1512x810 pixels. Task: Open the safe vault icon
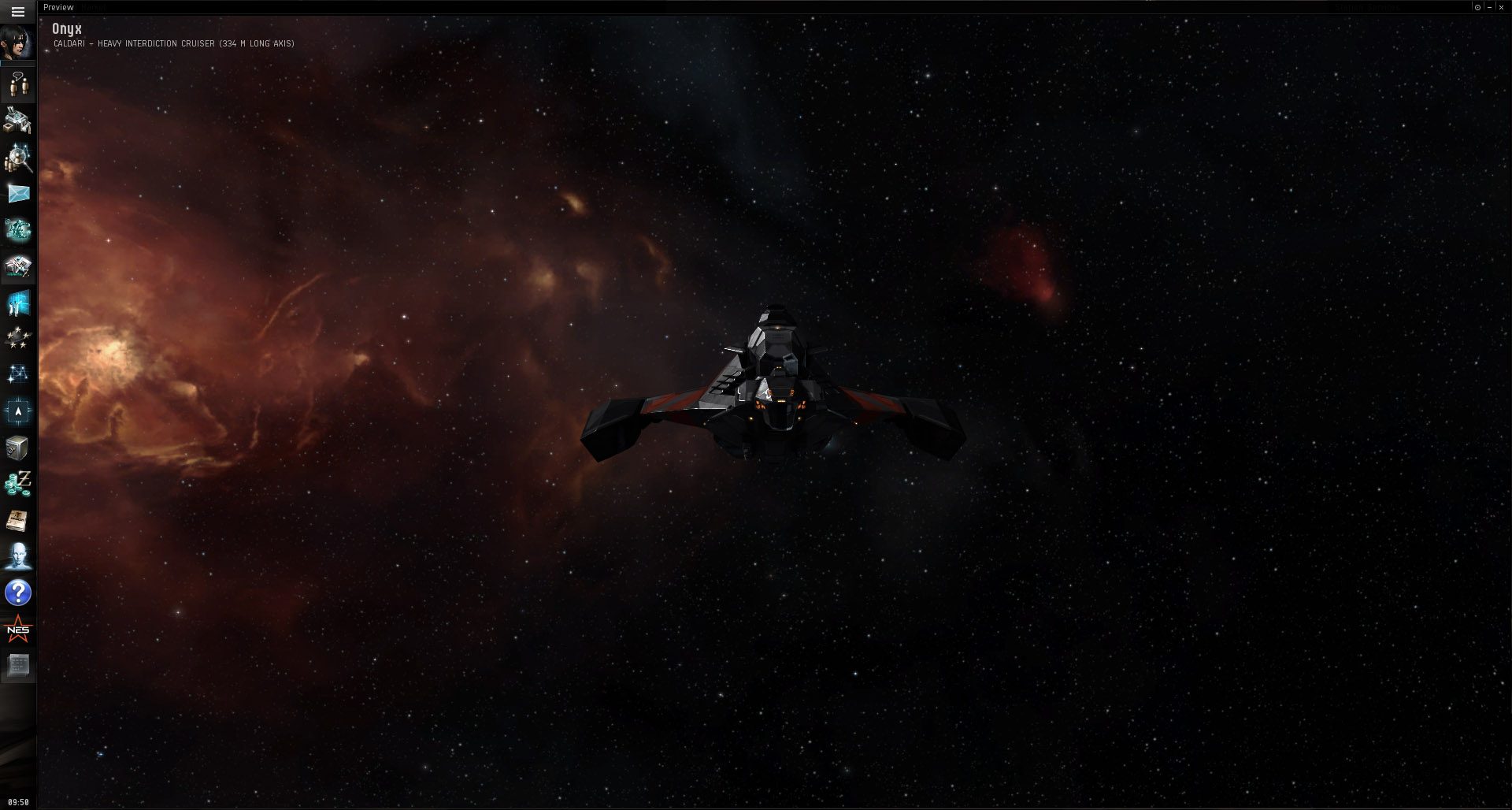[x=17, y=448]
